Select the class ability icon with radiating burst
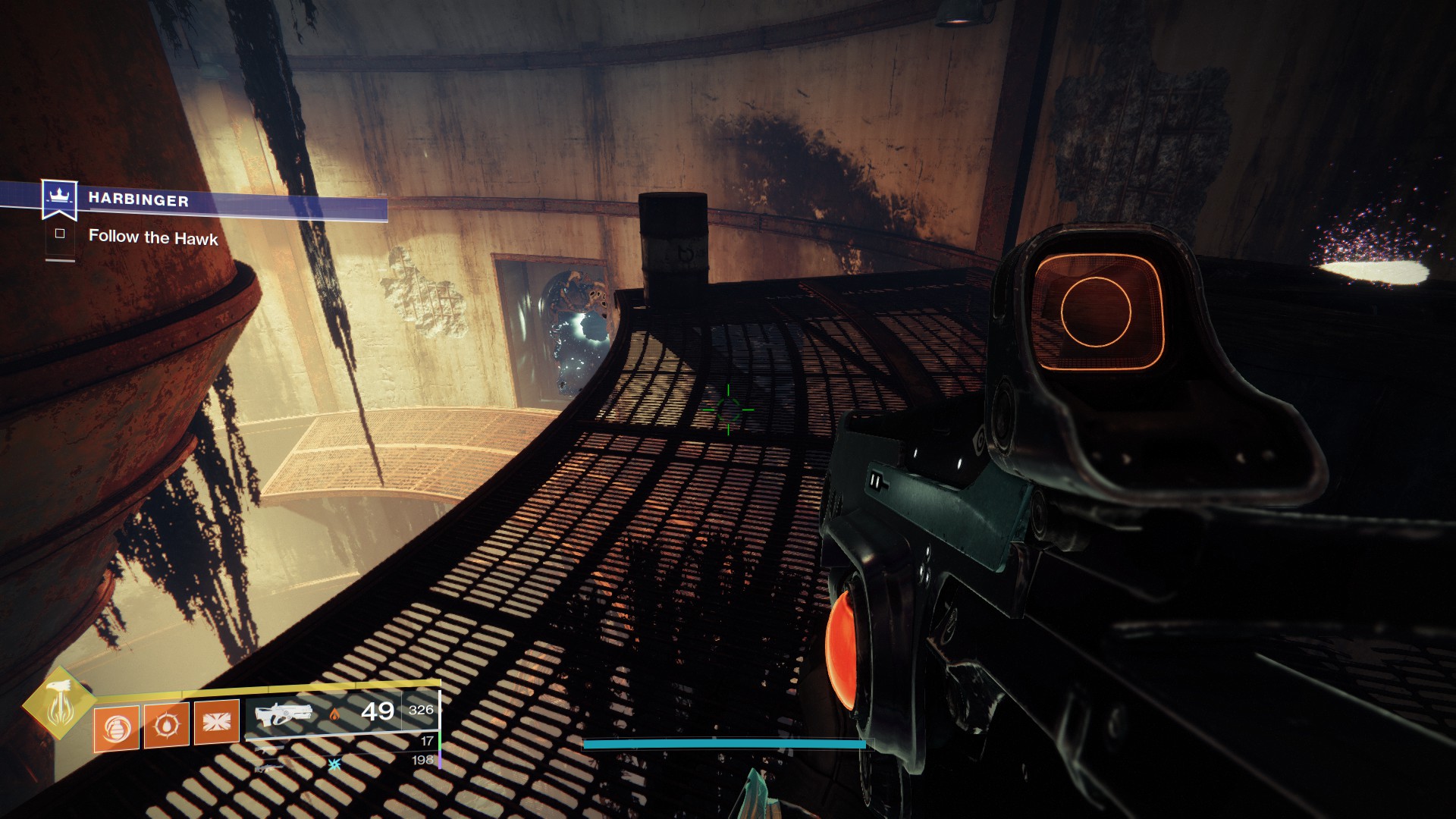 point(217,721)
